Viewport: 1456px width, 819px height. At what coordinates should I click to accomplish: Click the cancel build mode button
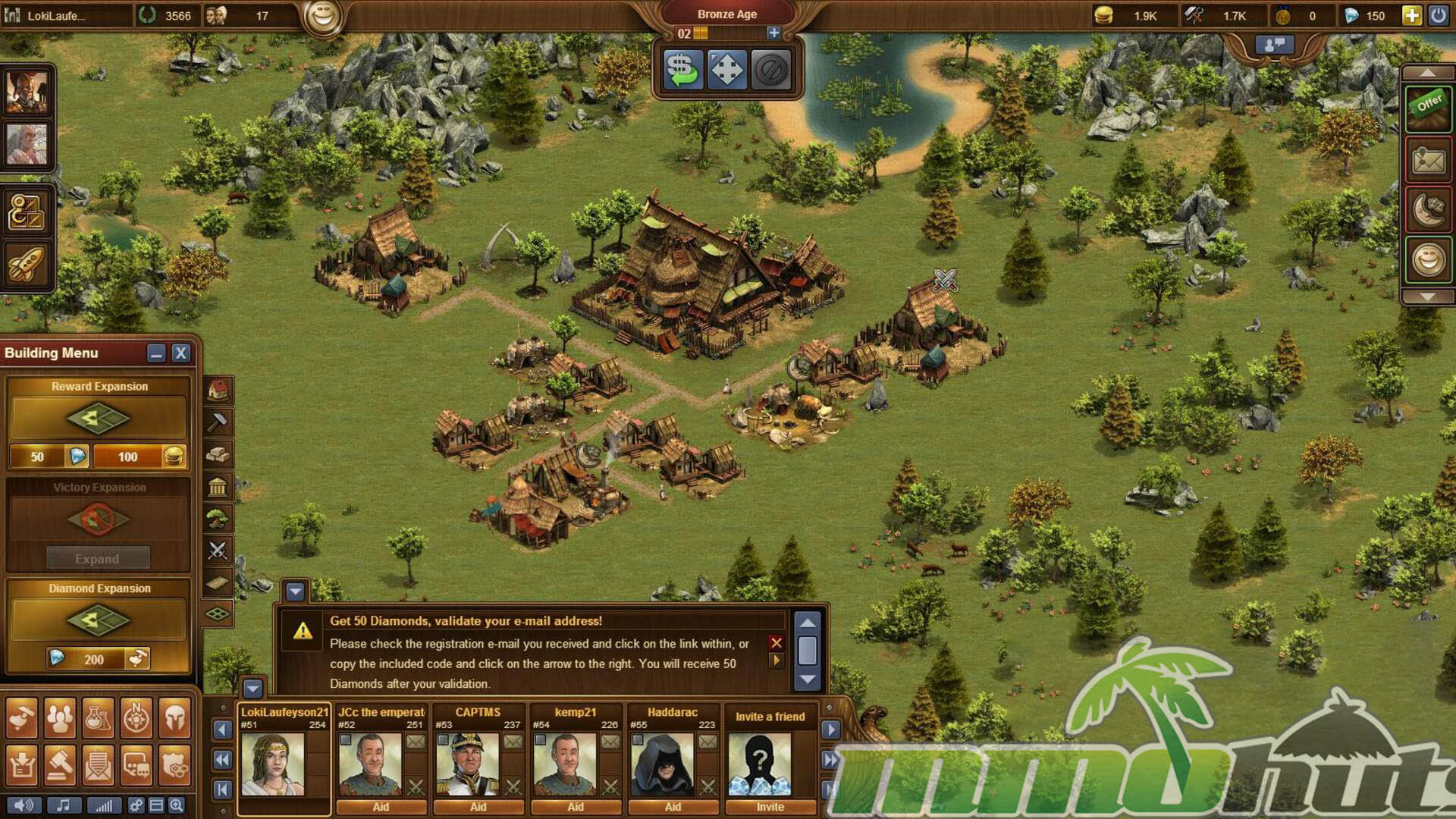tap(771, 71)
